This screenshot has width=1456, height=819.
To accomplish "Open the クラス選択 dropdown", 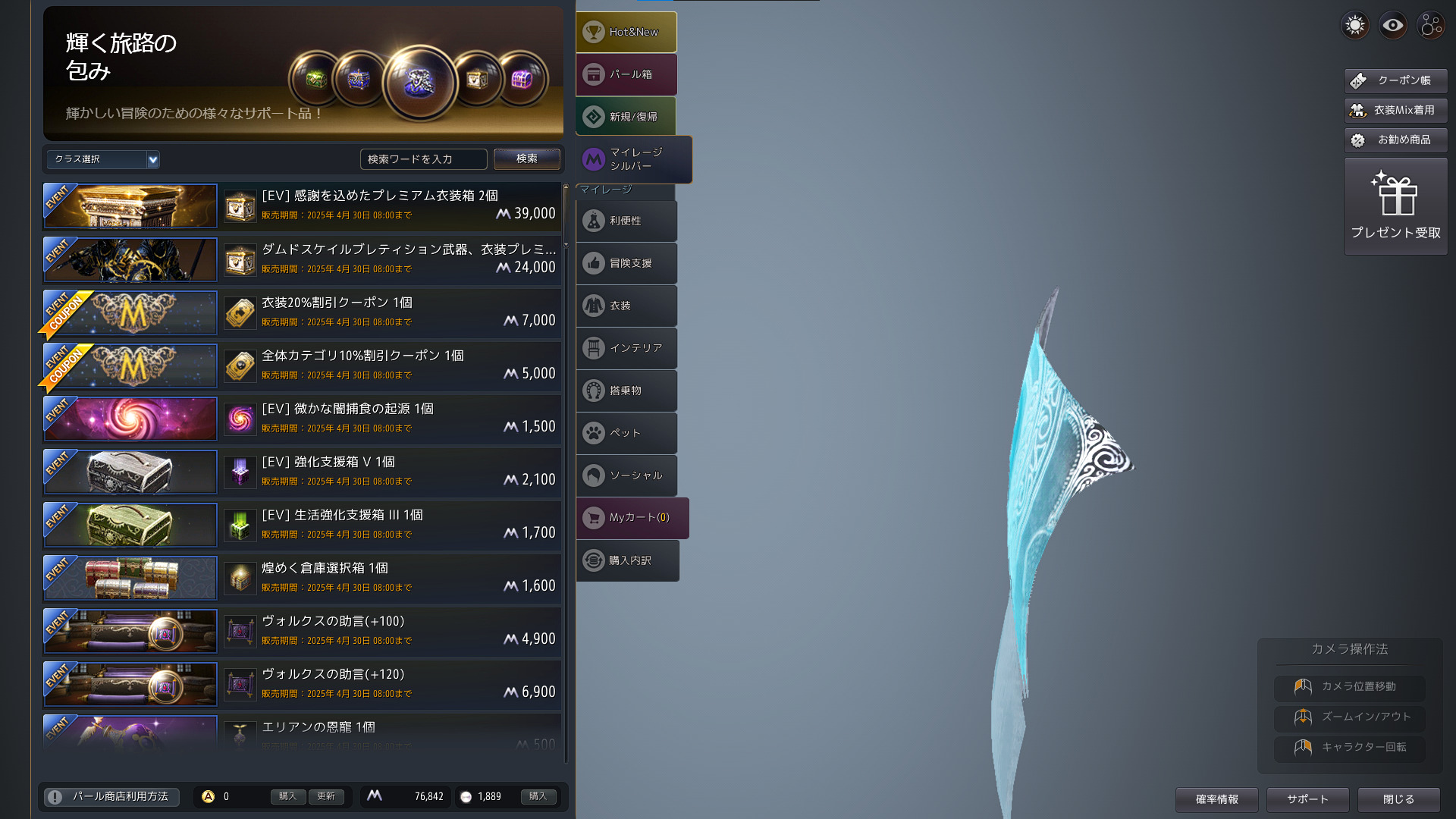I will coord(103,159).
